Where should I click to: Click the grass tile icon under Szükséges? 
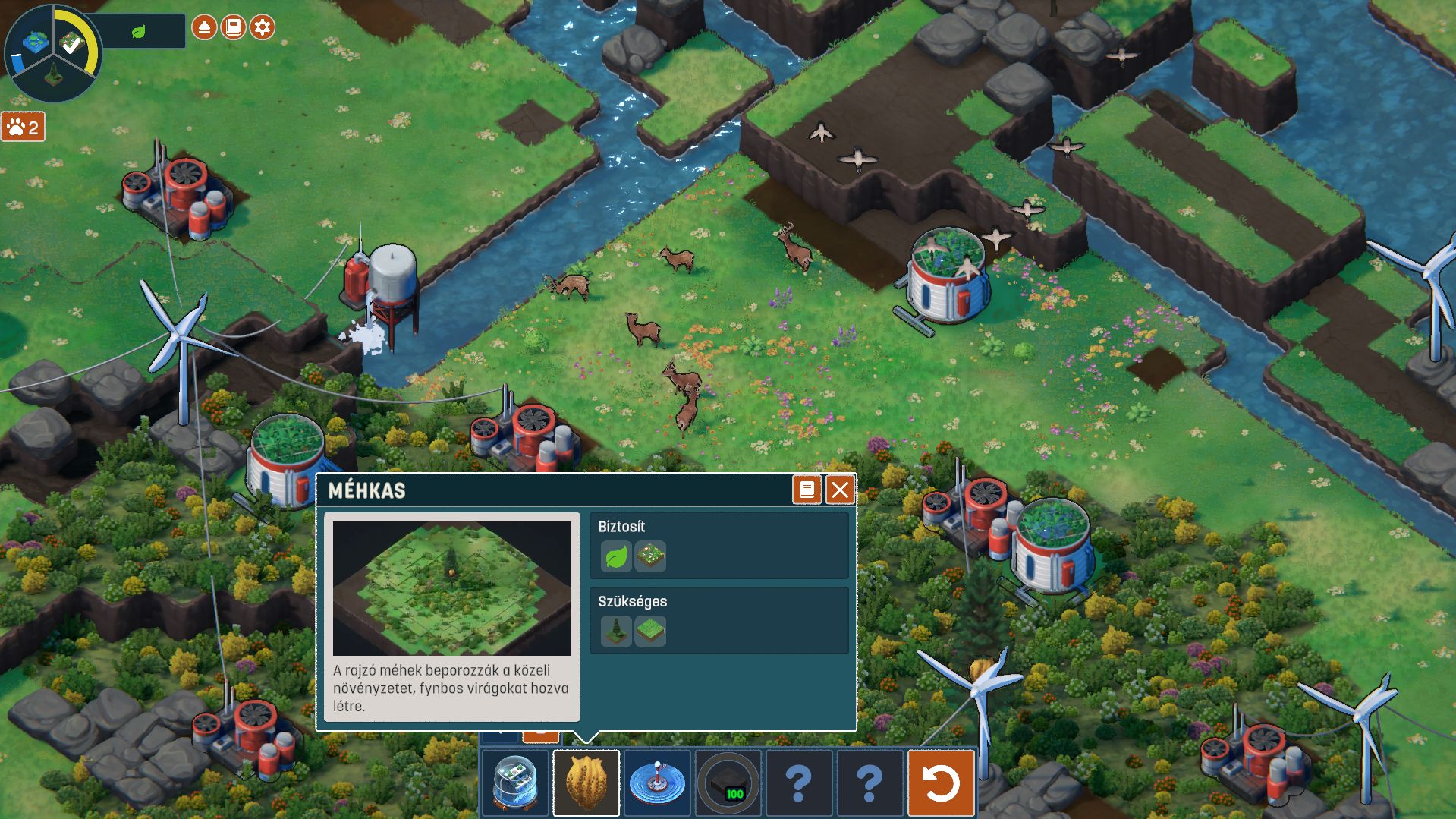click(650, 631)
